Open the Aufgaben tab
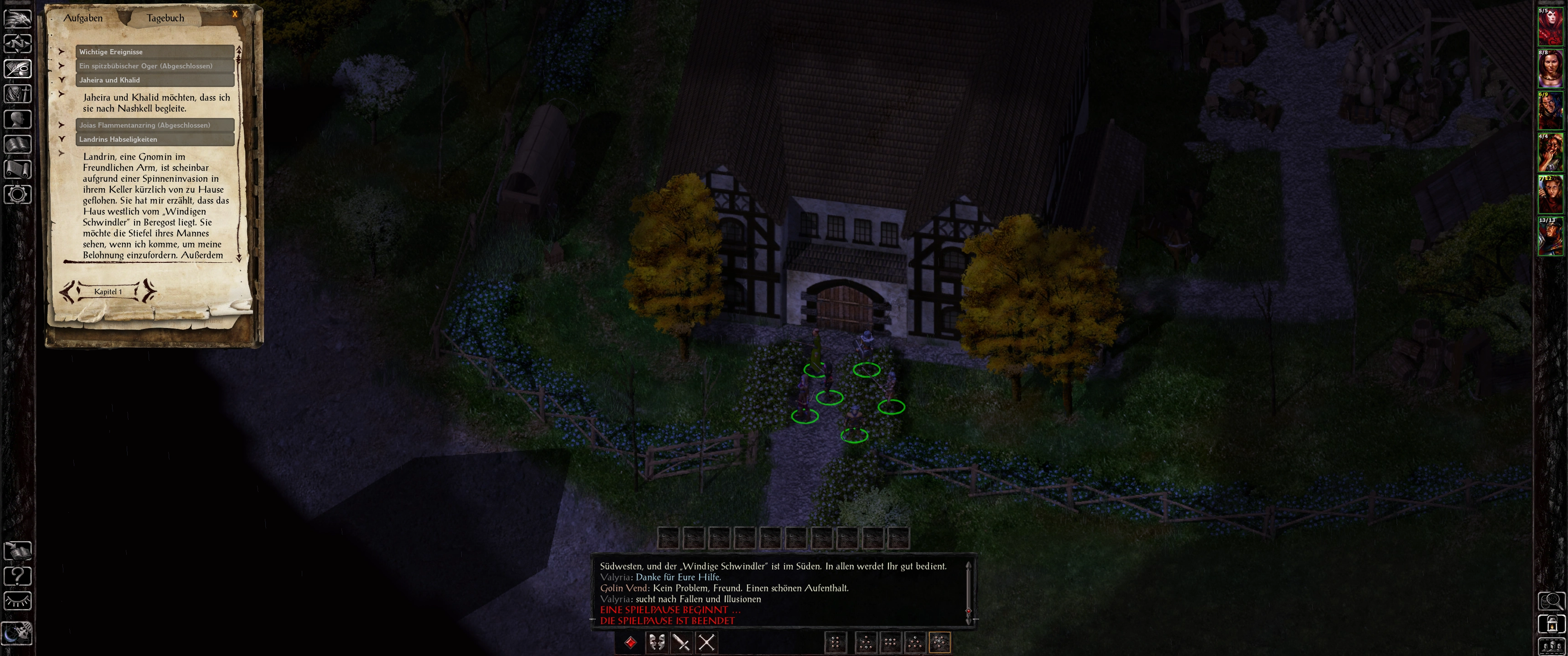 (x=83, y=18)
